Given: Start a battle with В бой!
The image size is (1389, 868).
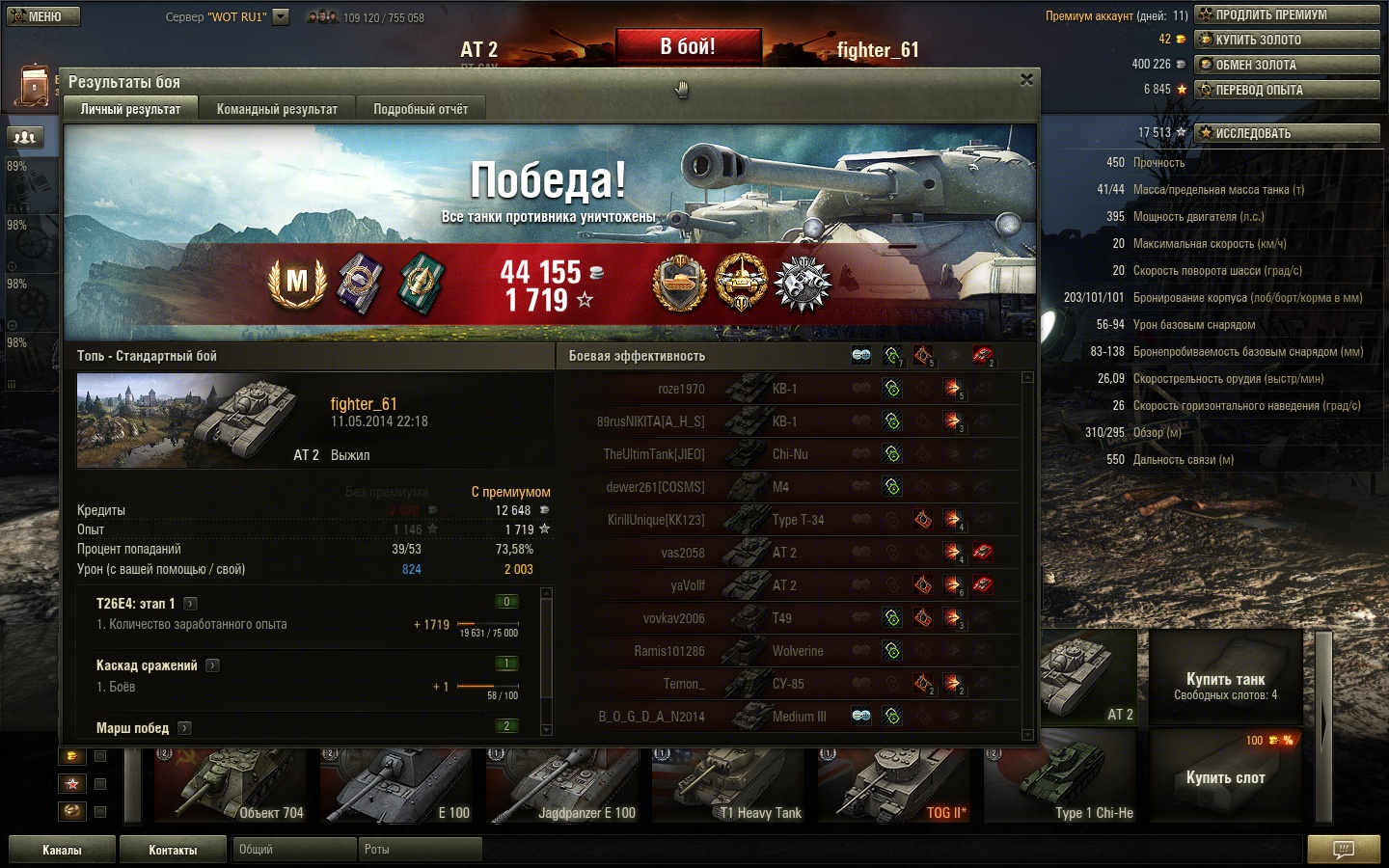Looking at the screenshot, I should pyautogui.click(x=688, y=46).
